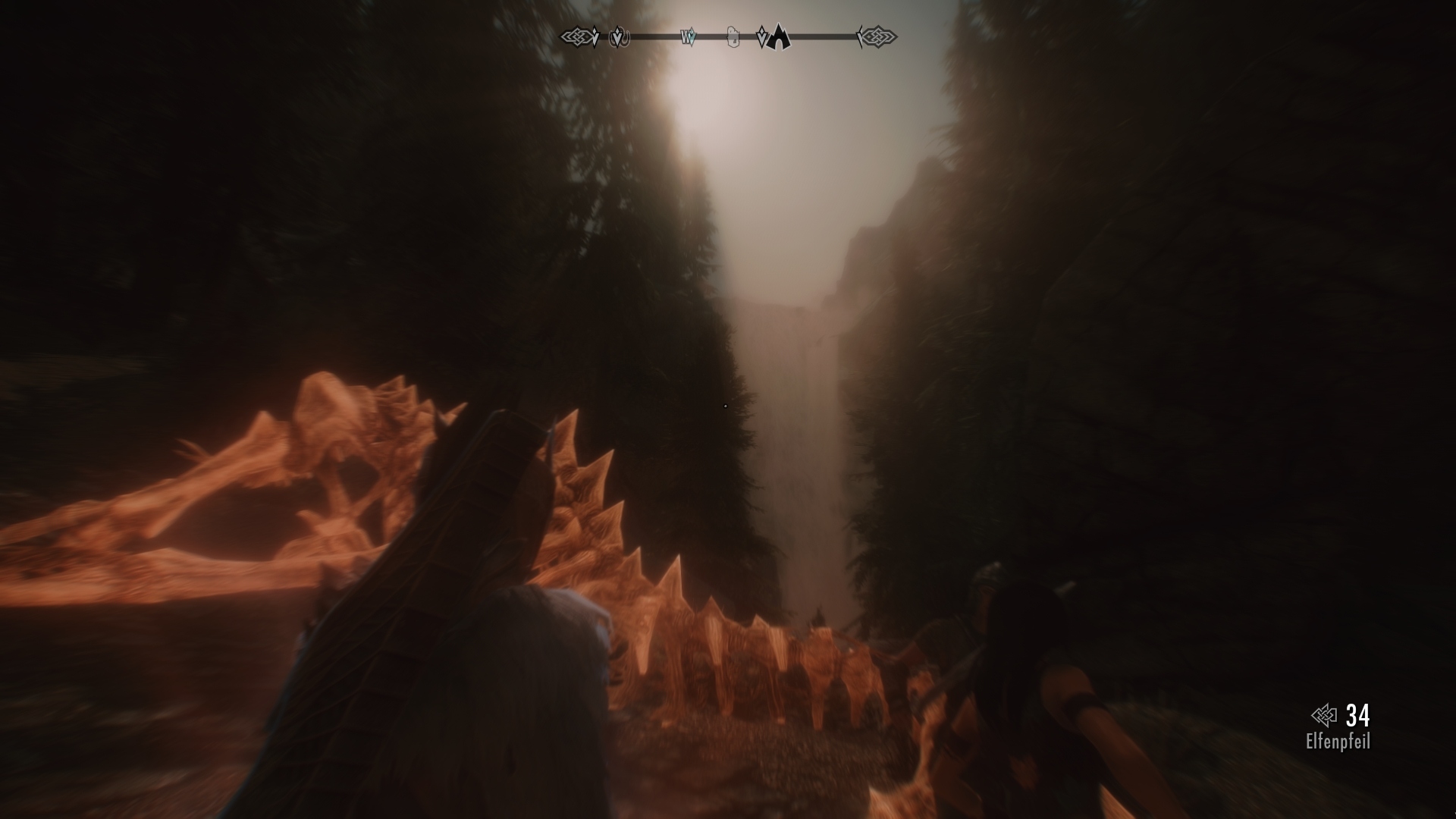1456x819 pixels.
Task: Click the small diamond marker at compass left end
Action: tap(595, 36)
